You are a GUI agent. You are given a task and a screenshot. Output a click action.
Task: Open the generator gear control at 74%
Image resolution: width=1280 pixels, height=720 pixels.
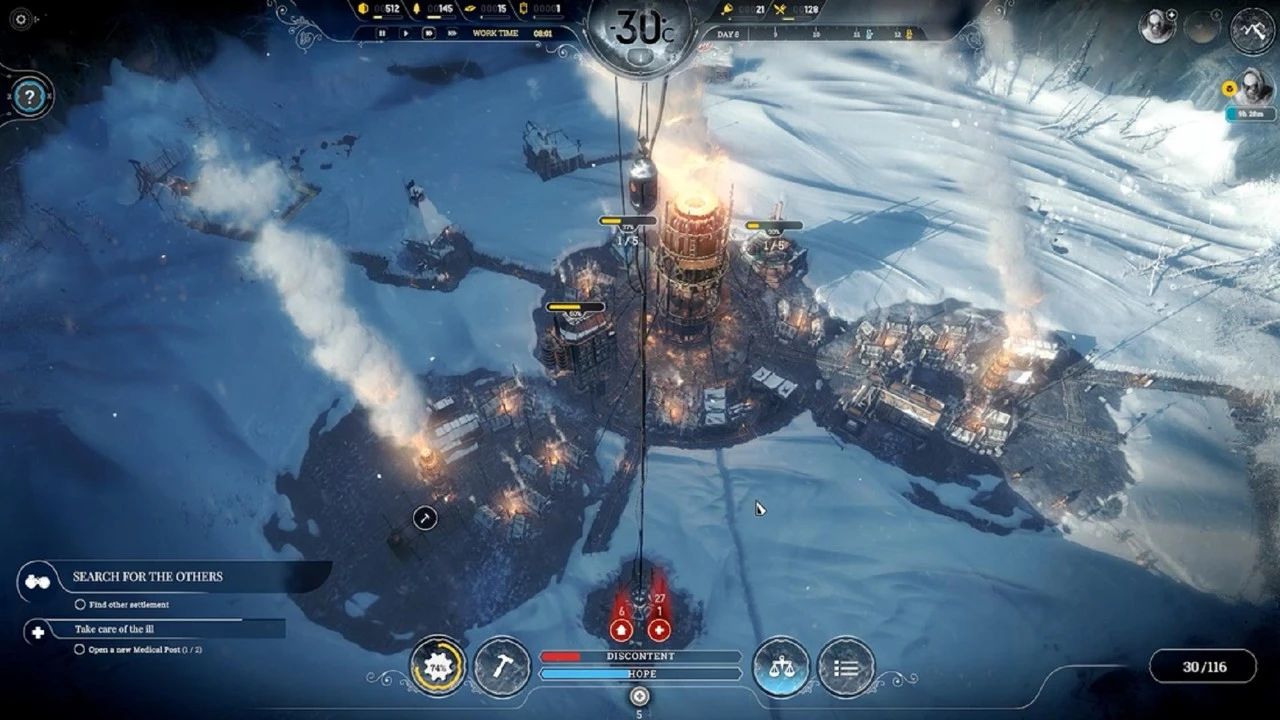(x=437, y=666)
